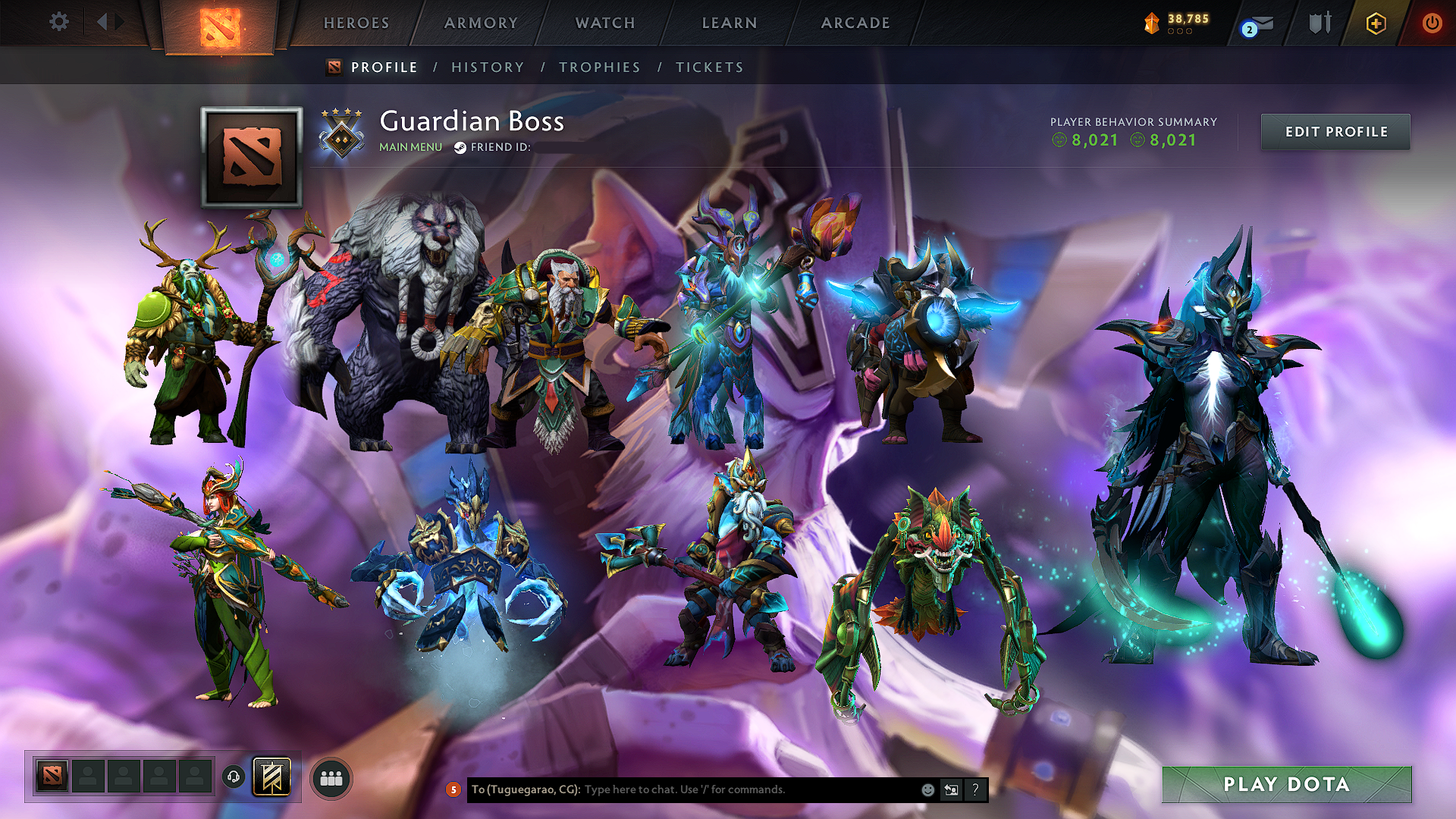Toggle the voice chat headphone icon
1456x819 pixels.
tap(234, 776)
